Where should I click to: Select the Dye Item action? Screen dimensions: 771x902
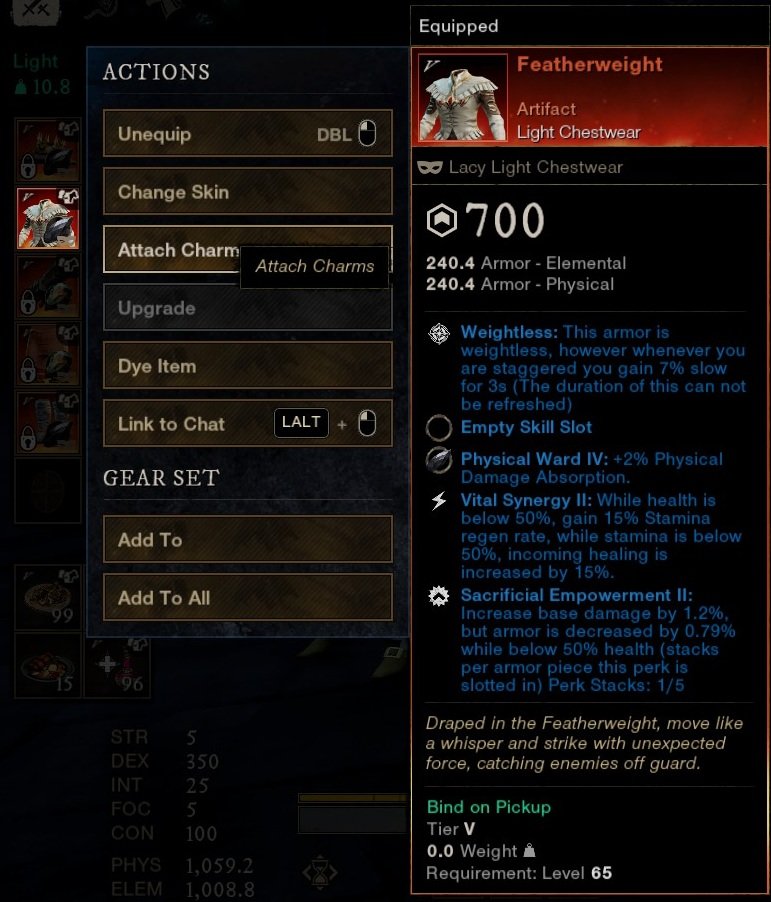[x=247, y=366]
